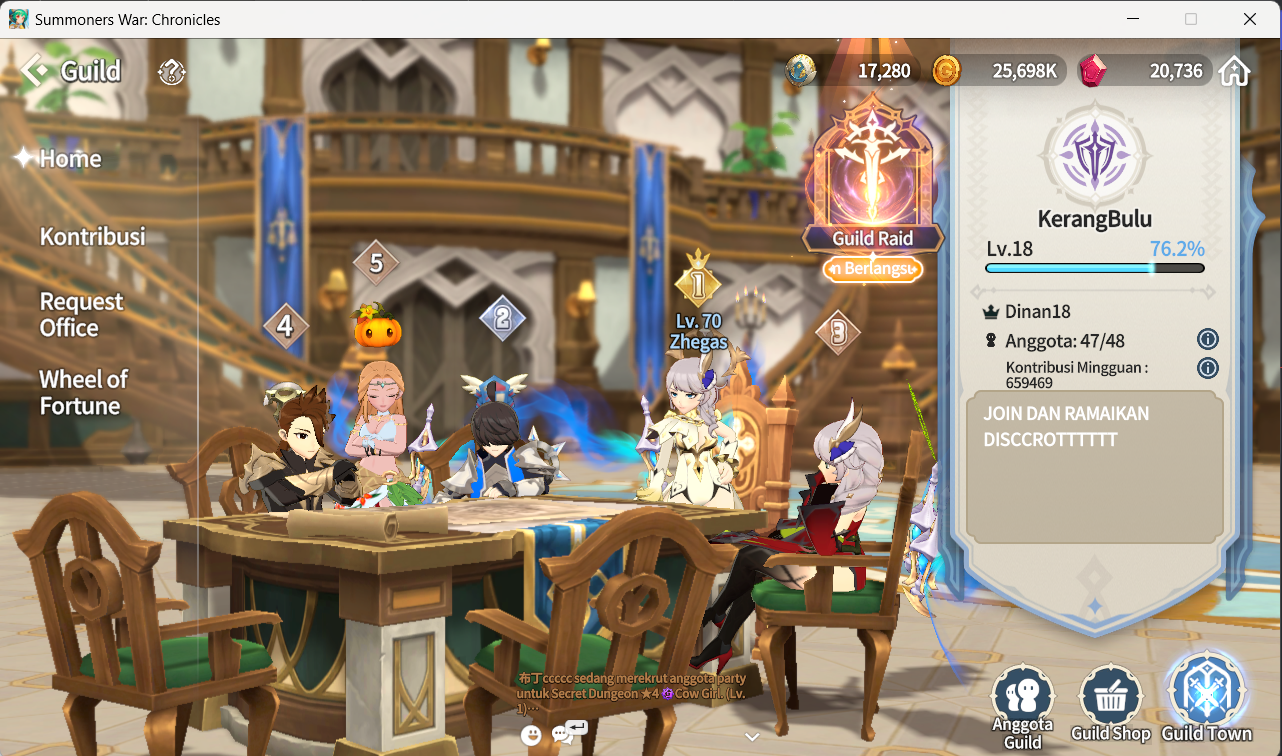The width and height of the screenshot is (1282, 756).
Task: Click the Lv.18 experience progress bar
Action: (1094, 267)
